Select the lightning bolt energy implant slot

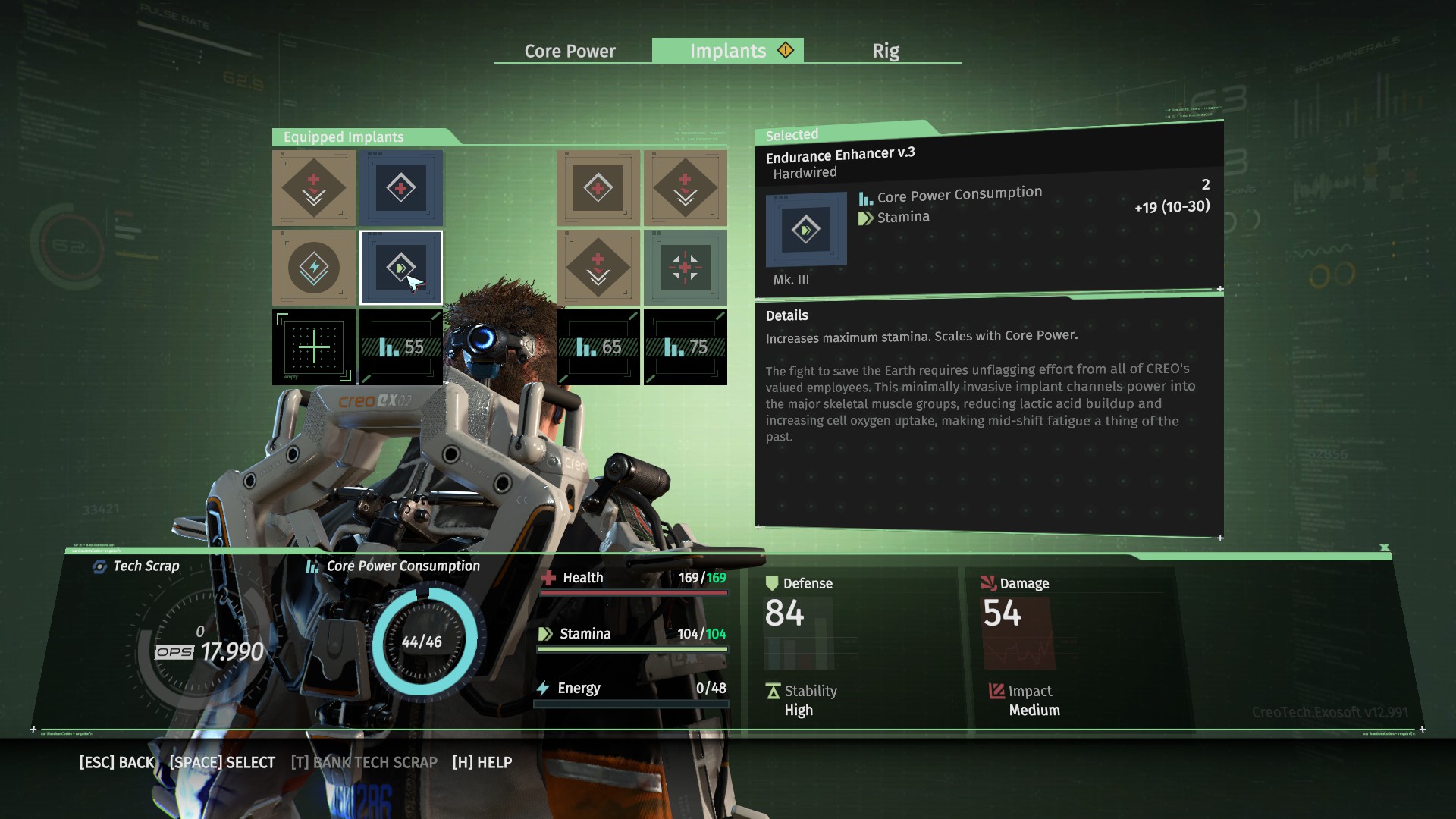(314, 268)
